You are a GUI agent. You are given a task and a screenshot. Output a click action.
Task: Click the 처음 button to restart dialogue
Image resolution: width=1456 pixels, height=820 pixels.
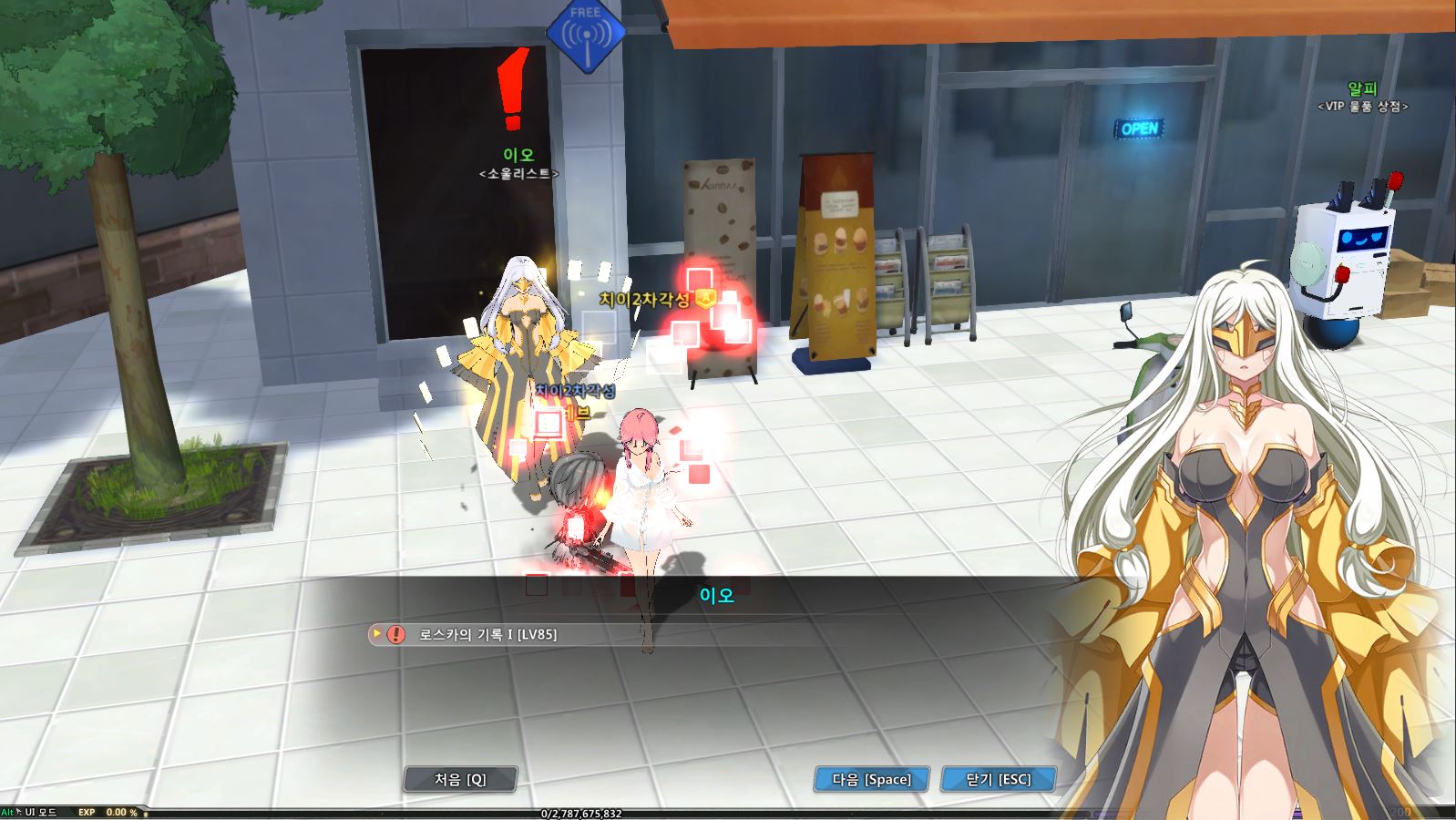click(x=460, y=779)
